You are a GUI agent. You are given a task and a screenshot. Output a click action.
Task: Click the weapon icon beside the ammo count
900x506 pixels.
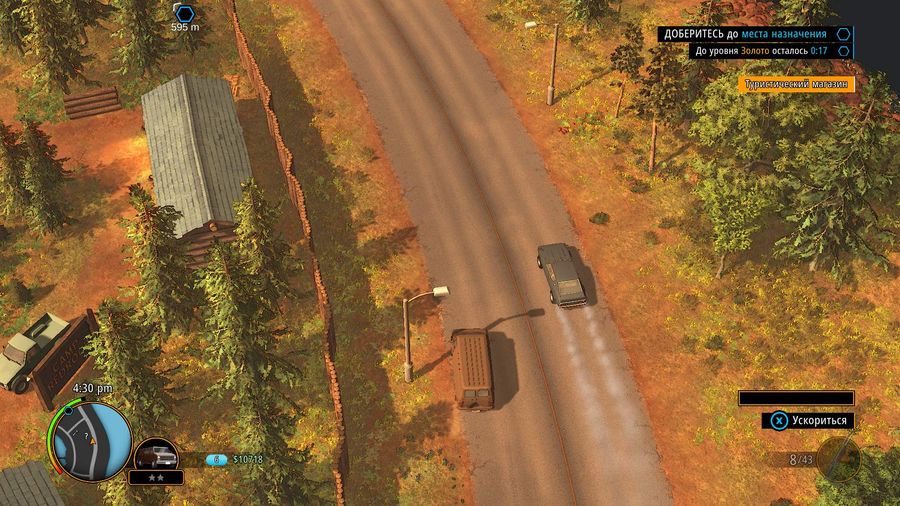coord(839,458)
